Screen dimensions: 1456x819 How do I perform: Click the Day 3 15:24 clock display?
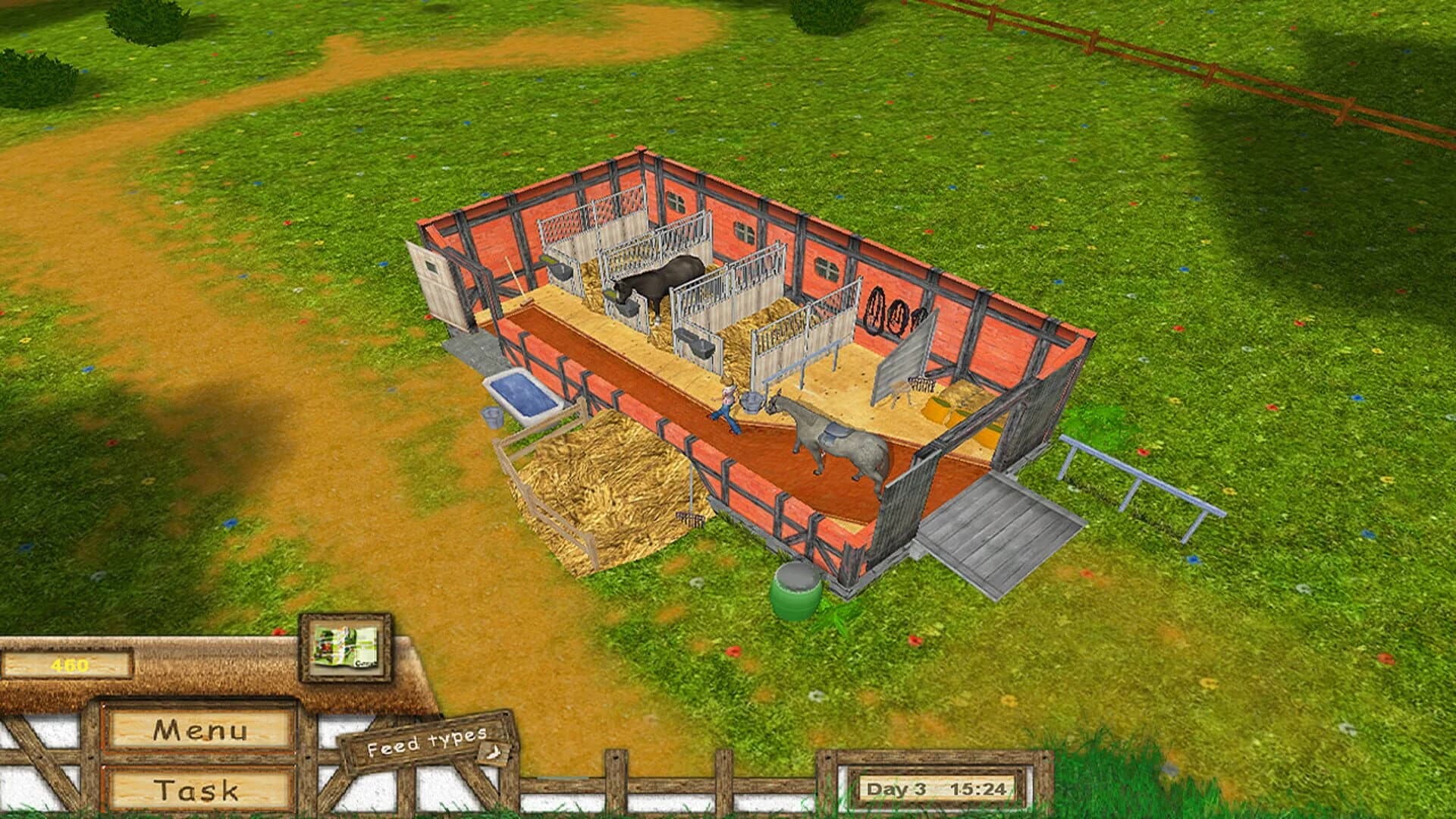point(937,789)
